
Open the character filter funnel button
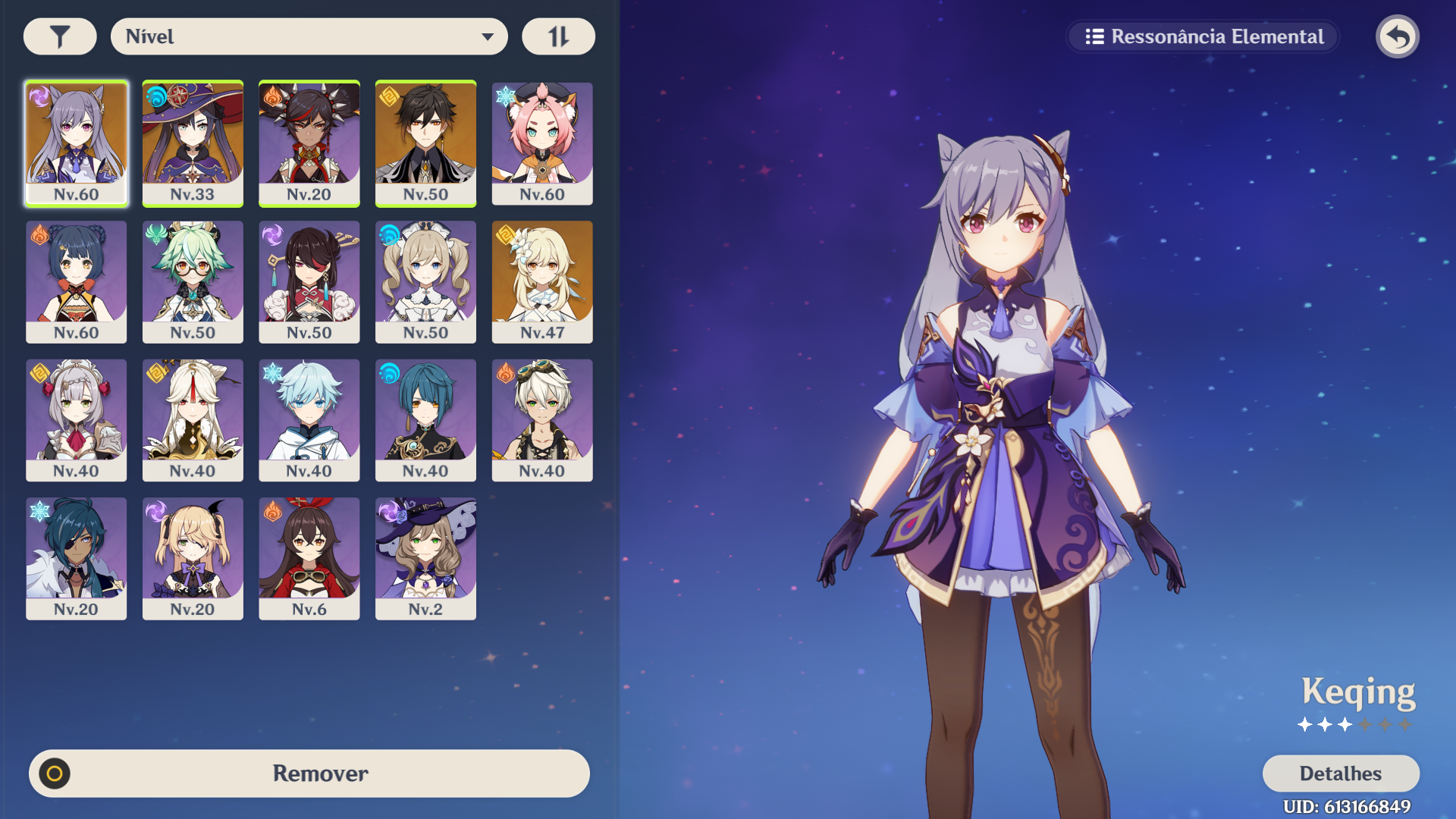click(60, 36)
